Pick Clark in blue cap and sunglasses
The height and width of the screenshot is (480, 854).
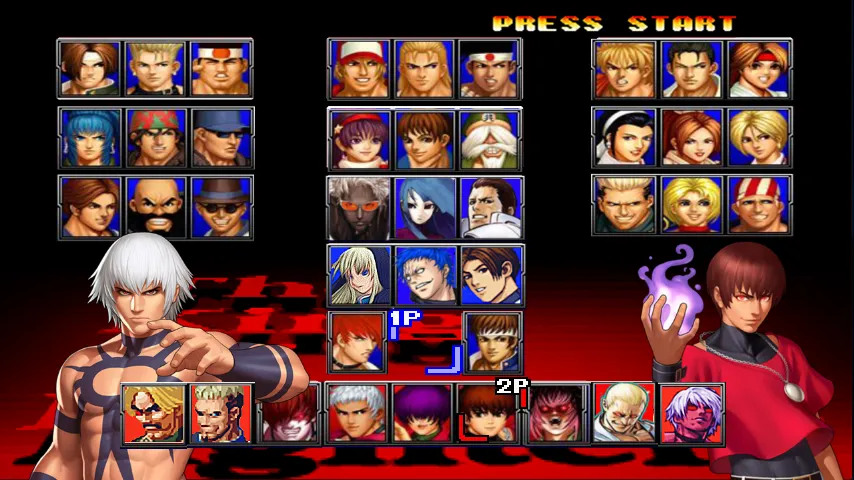221,137
